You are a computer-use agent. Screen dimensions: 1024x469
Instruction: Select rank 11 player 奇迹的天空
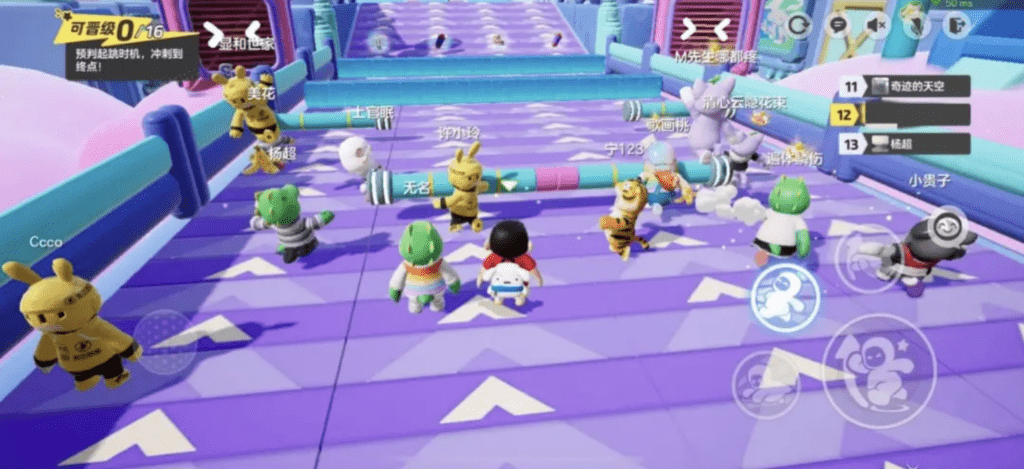[905, 87]
